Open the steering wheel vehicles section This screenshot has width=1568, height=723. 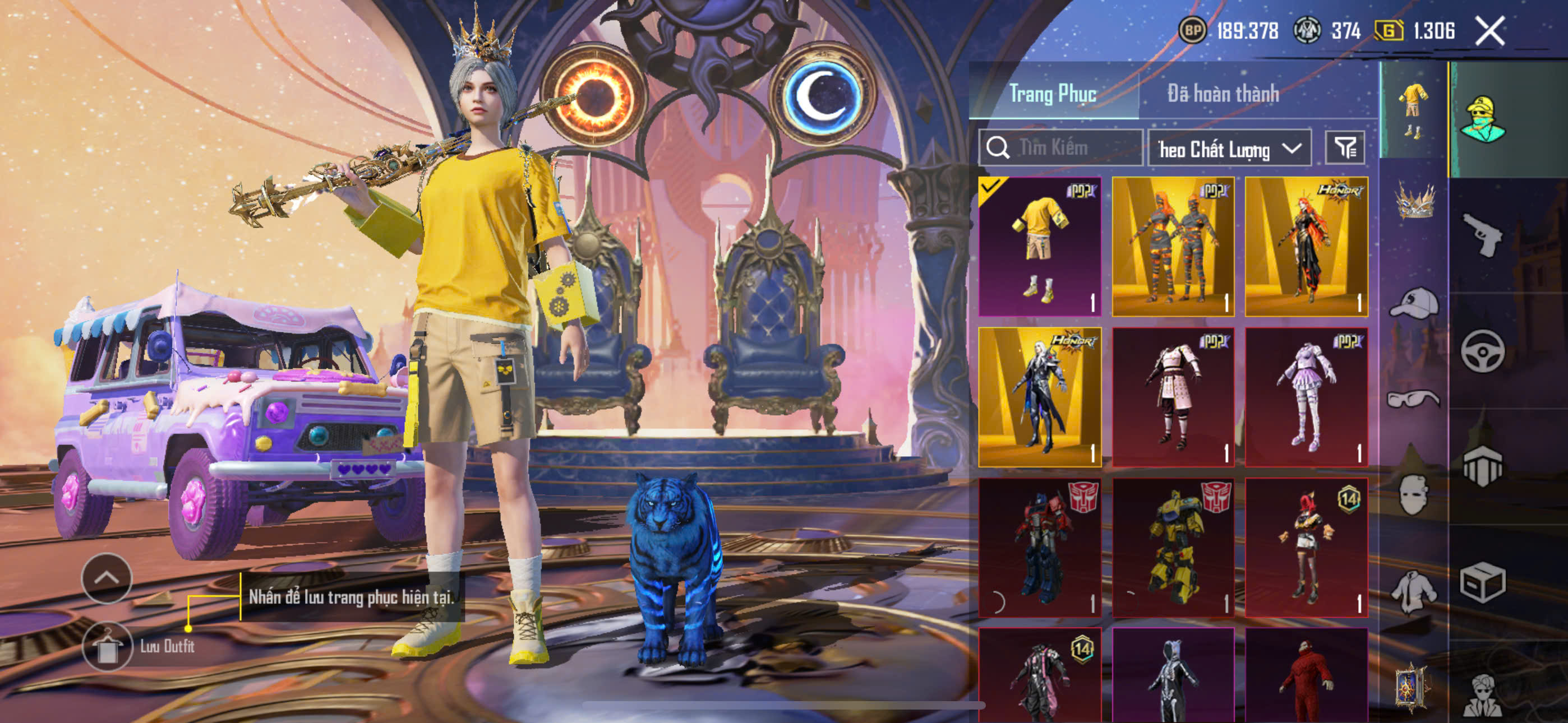click(1482, 351)
